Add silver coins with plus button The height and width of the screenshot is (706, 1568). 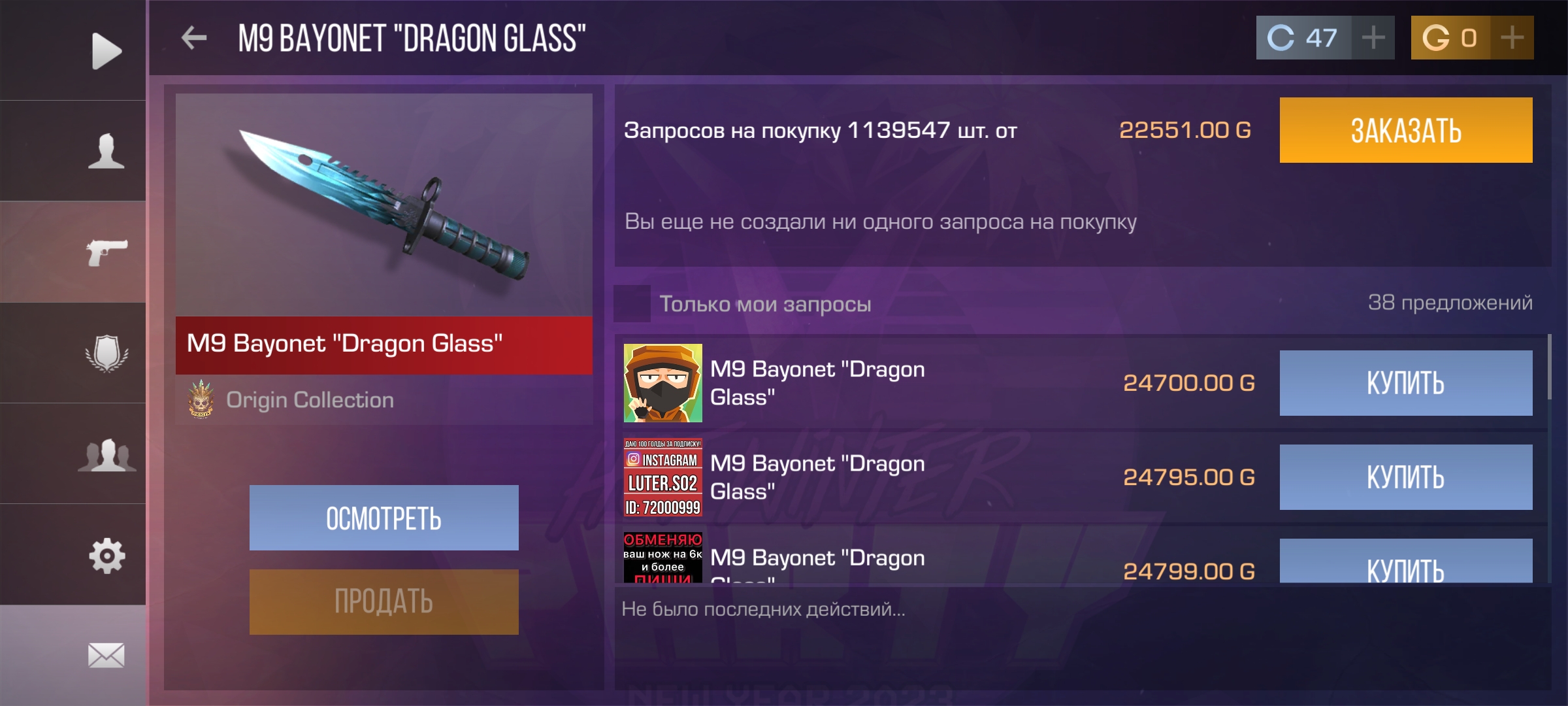pos(1373,38)
